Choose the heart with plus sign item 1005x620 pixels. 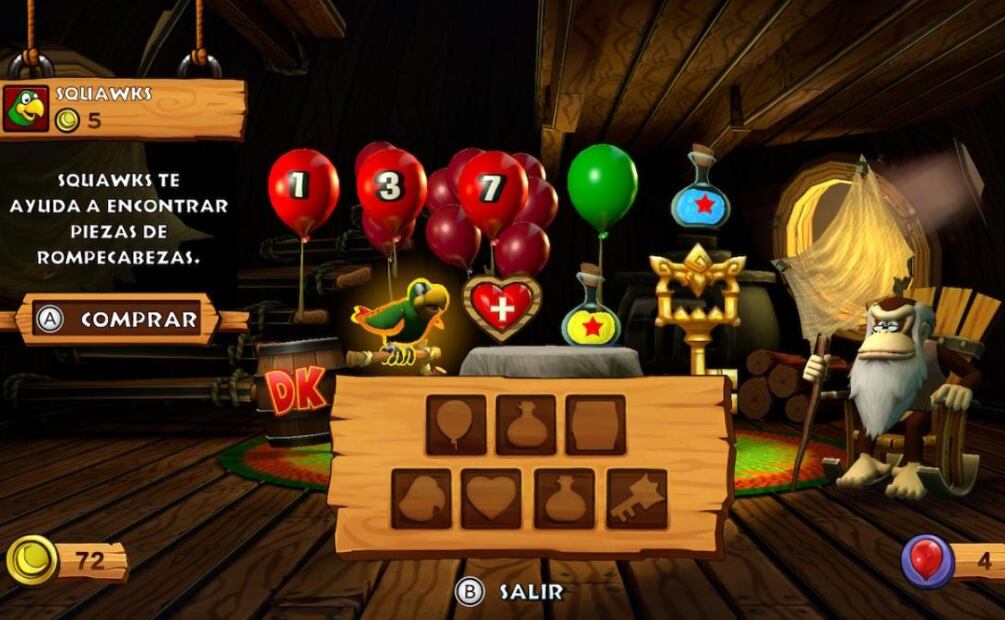(501, 305)
